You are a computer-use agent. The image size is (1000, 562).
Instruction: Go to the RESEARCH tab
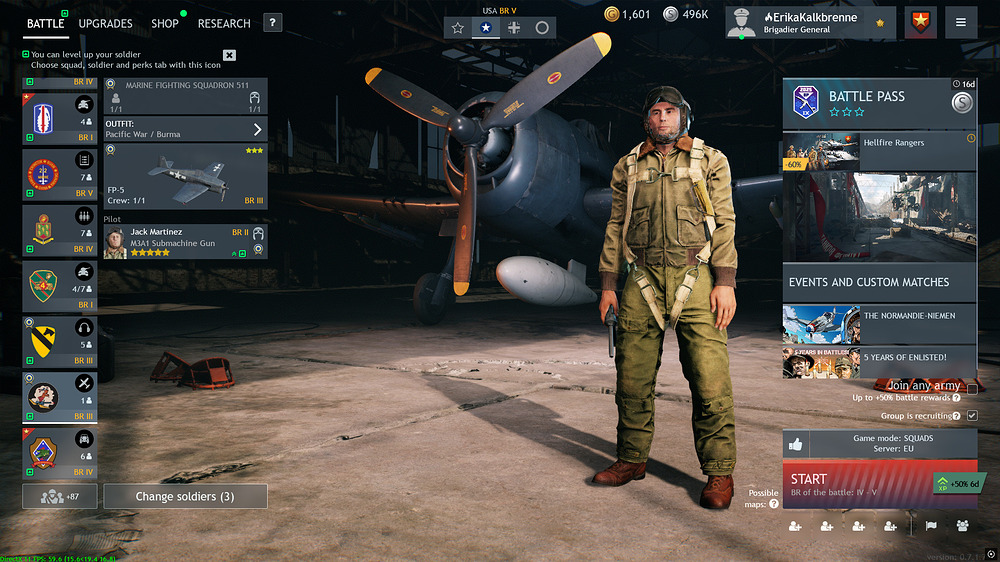point(224,23)
